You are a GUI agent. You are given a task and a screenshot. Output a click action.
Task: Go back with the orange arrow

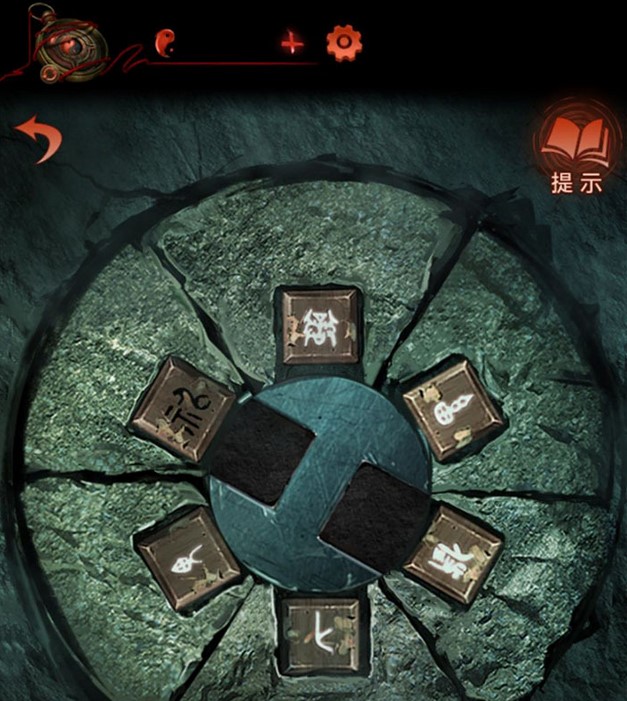click(38, 140)
